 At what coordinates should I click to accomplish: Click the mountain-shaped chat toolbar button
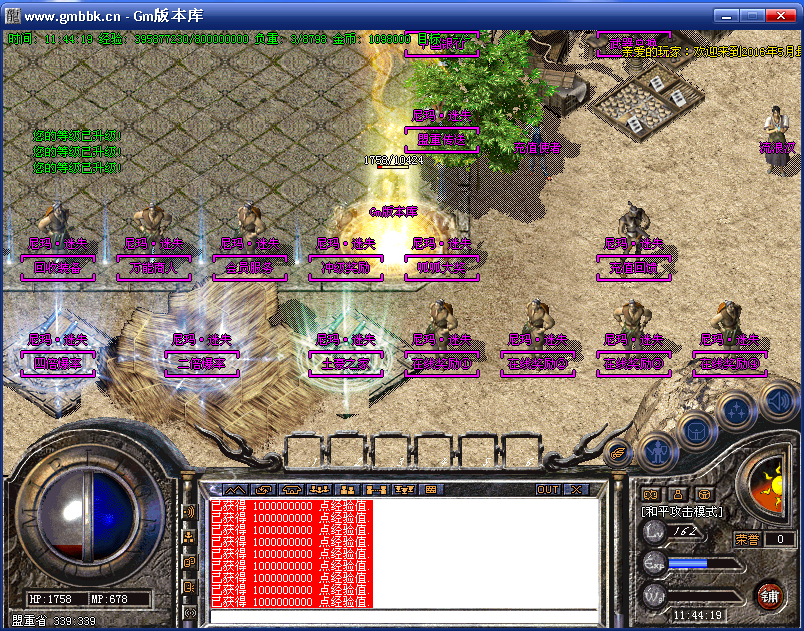[235, 490]
